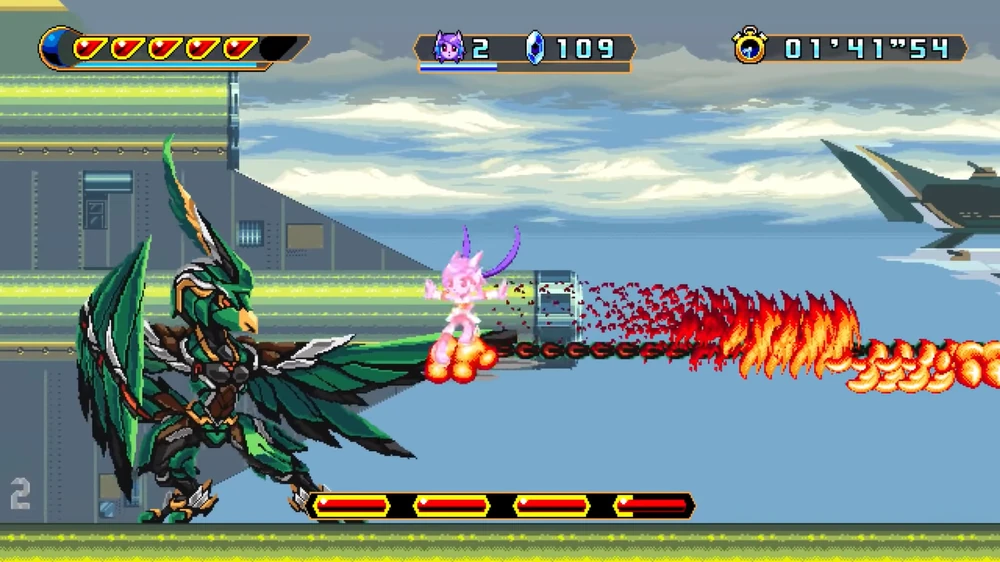Click the gold stopwatch timer icon
This screenshot has height=562, width=1000.
749,46
